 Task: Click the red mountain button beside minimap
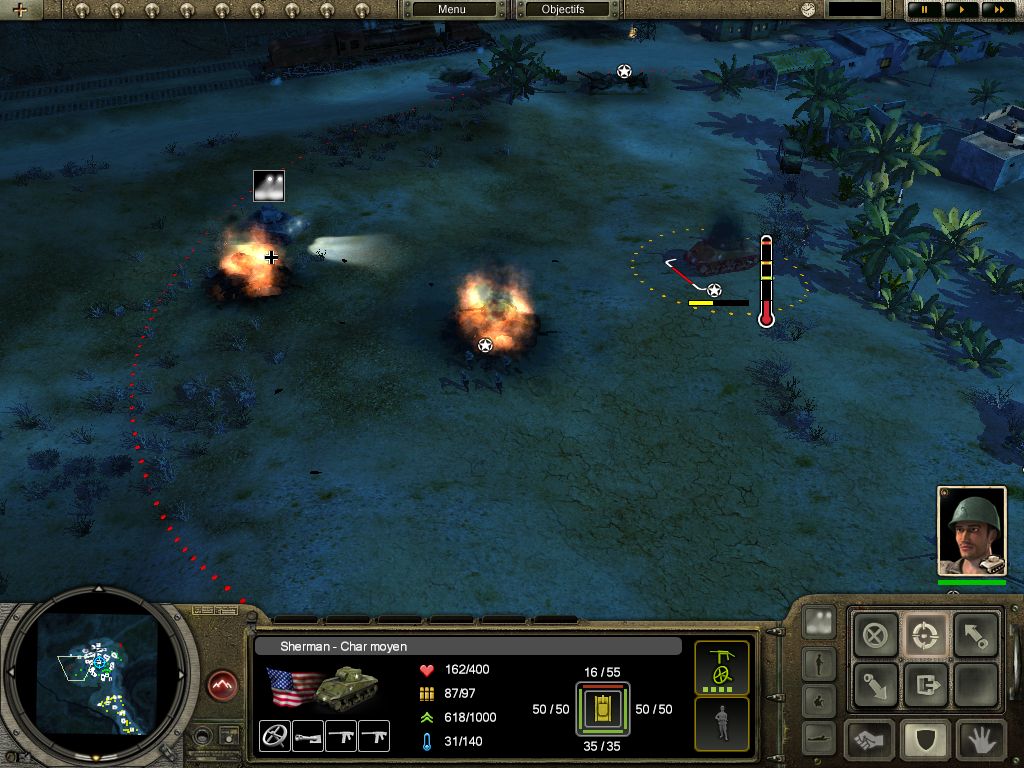point(224,686)
